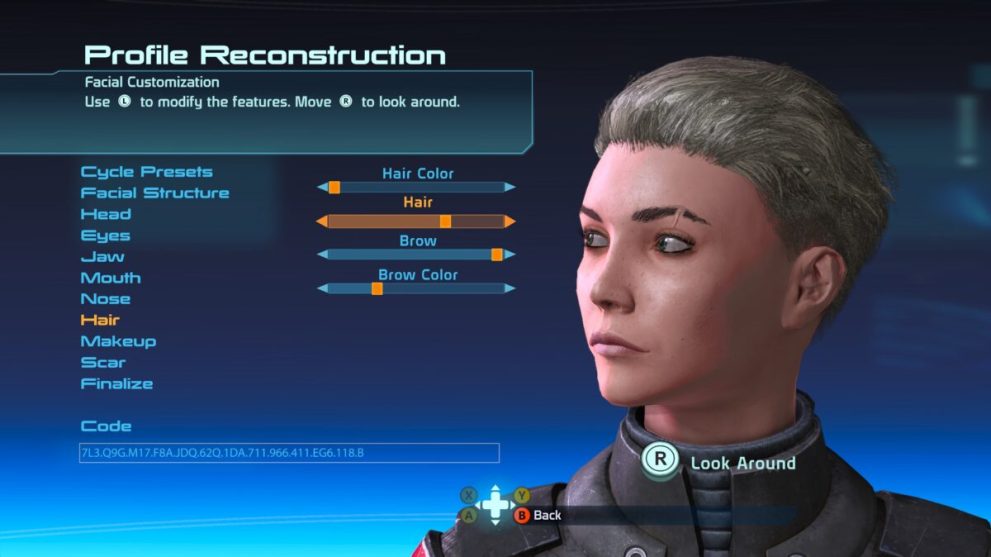Open the Facial Structure category

(x=155, y=193)
